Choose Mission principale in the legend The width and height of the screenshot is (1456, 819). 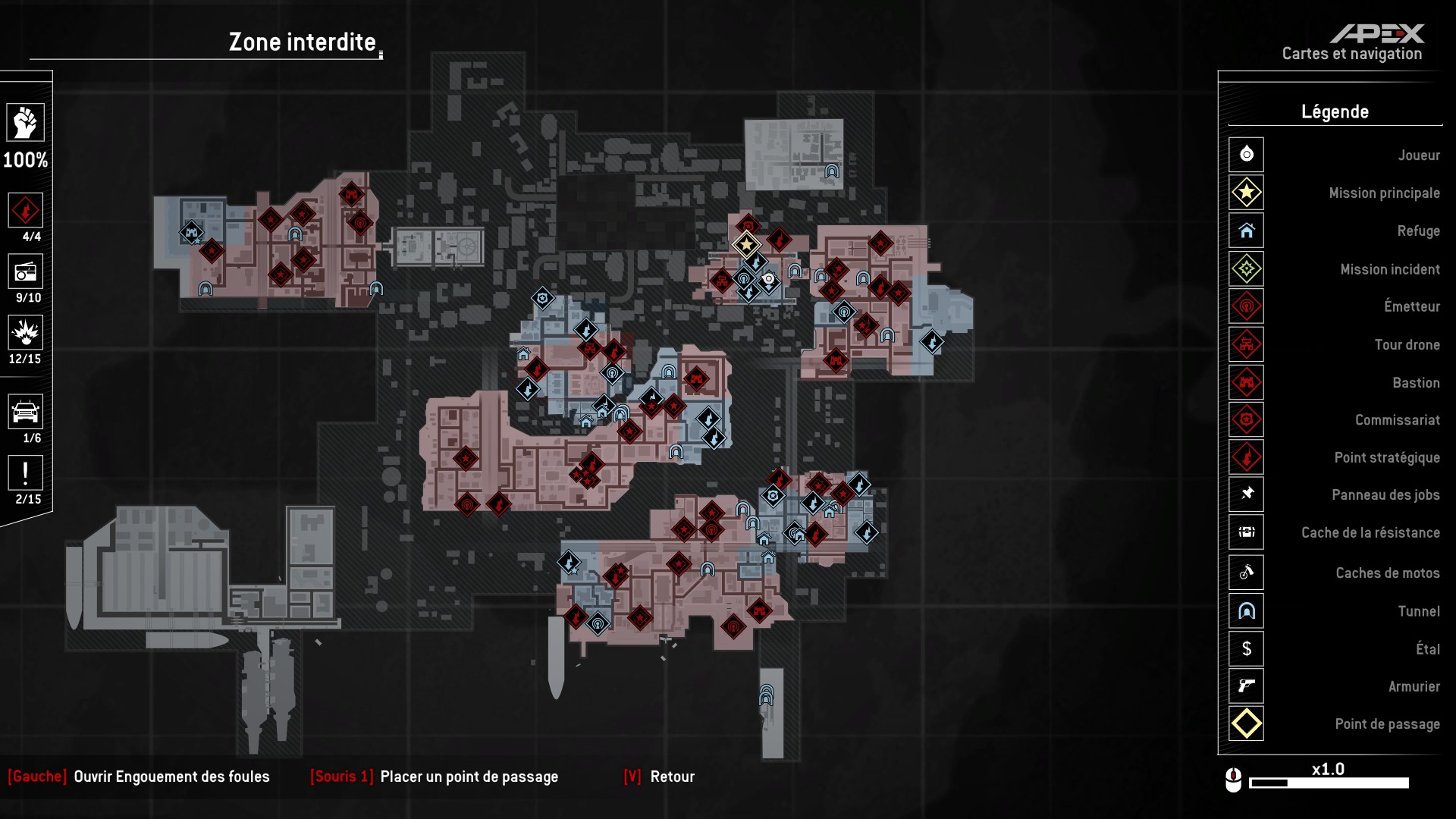(1246, 193)
